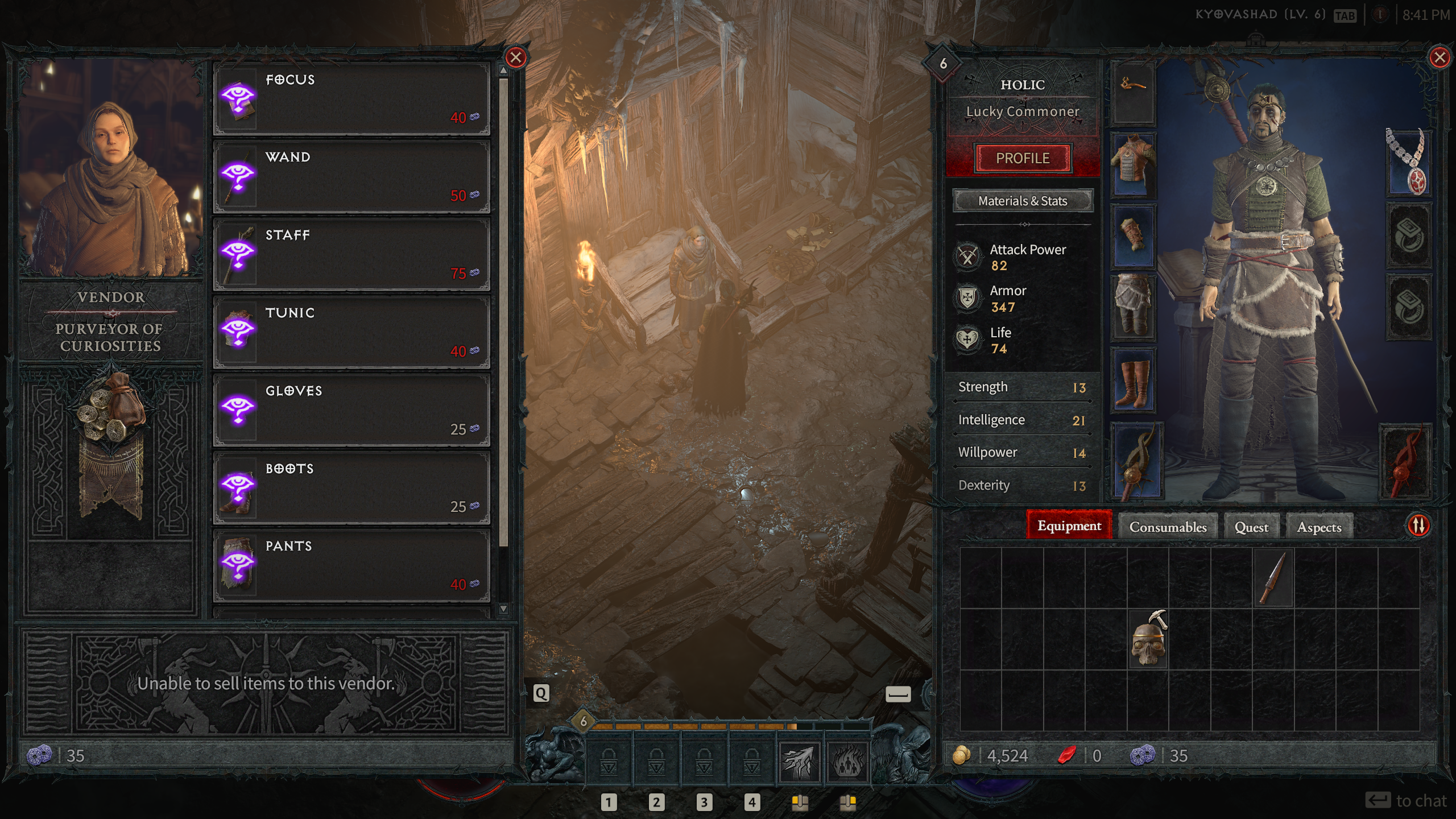
Task: Click the sort inventory arrows icon beside Aspects
Action: click(1418, 526)
